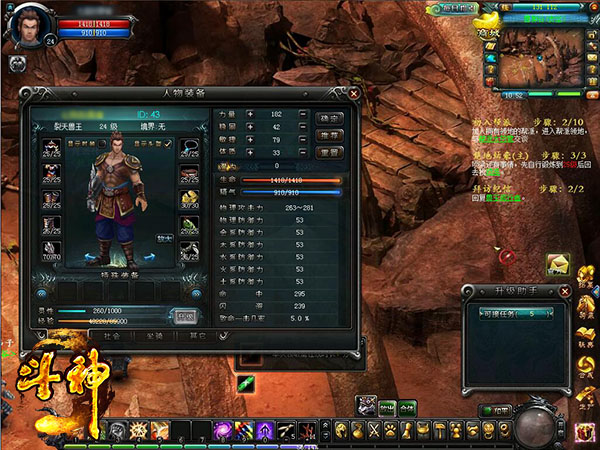Activate the purple swirl skill
This screenshot has height=450, width=600.
222,430
